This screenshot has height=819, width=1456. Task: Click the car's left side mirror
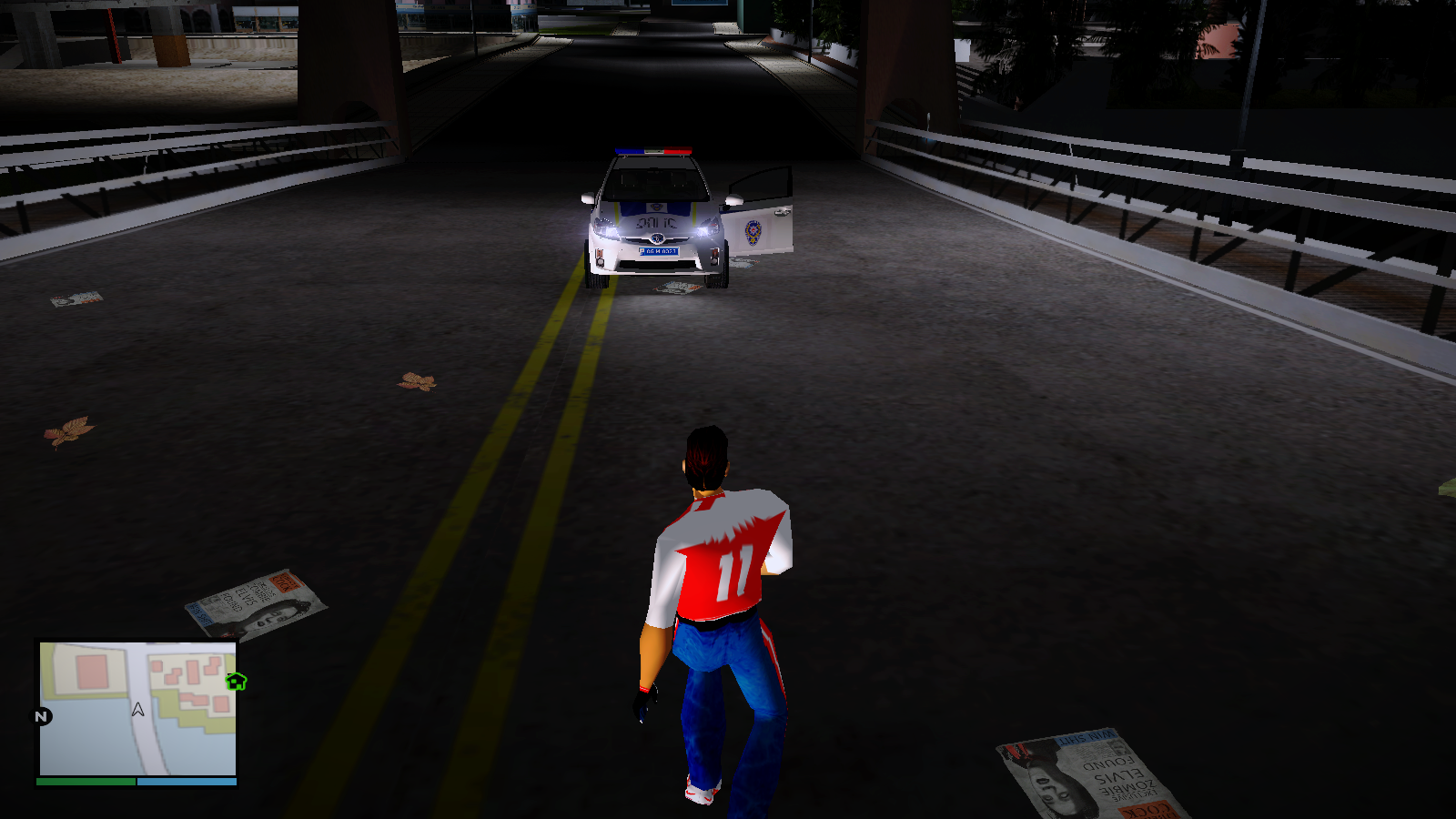click(588, 199)
